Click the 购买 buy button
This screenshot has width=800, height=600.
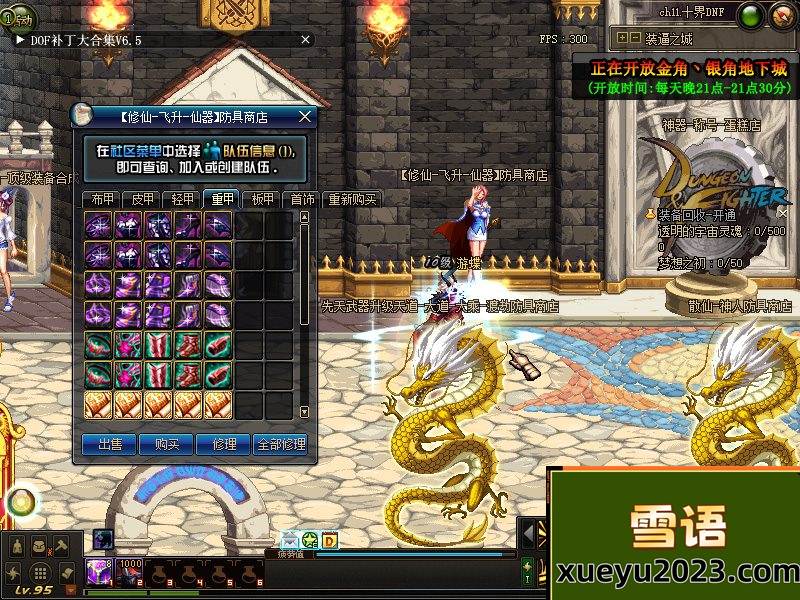pyautogui.click(x=166, y=444)
